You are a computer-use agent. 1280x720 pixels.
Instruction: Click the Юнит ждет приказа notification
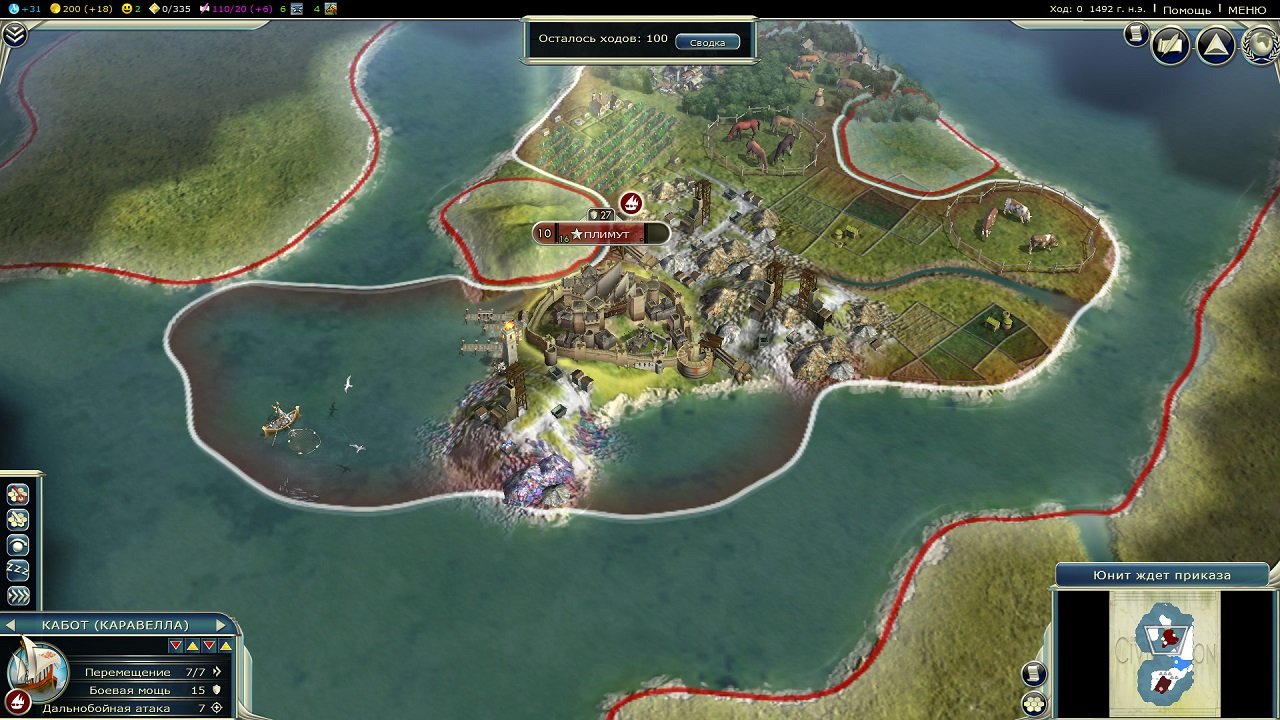1165,574
